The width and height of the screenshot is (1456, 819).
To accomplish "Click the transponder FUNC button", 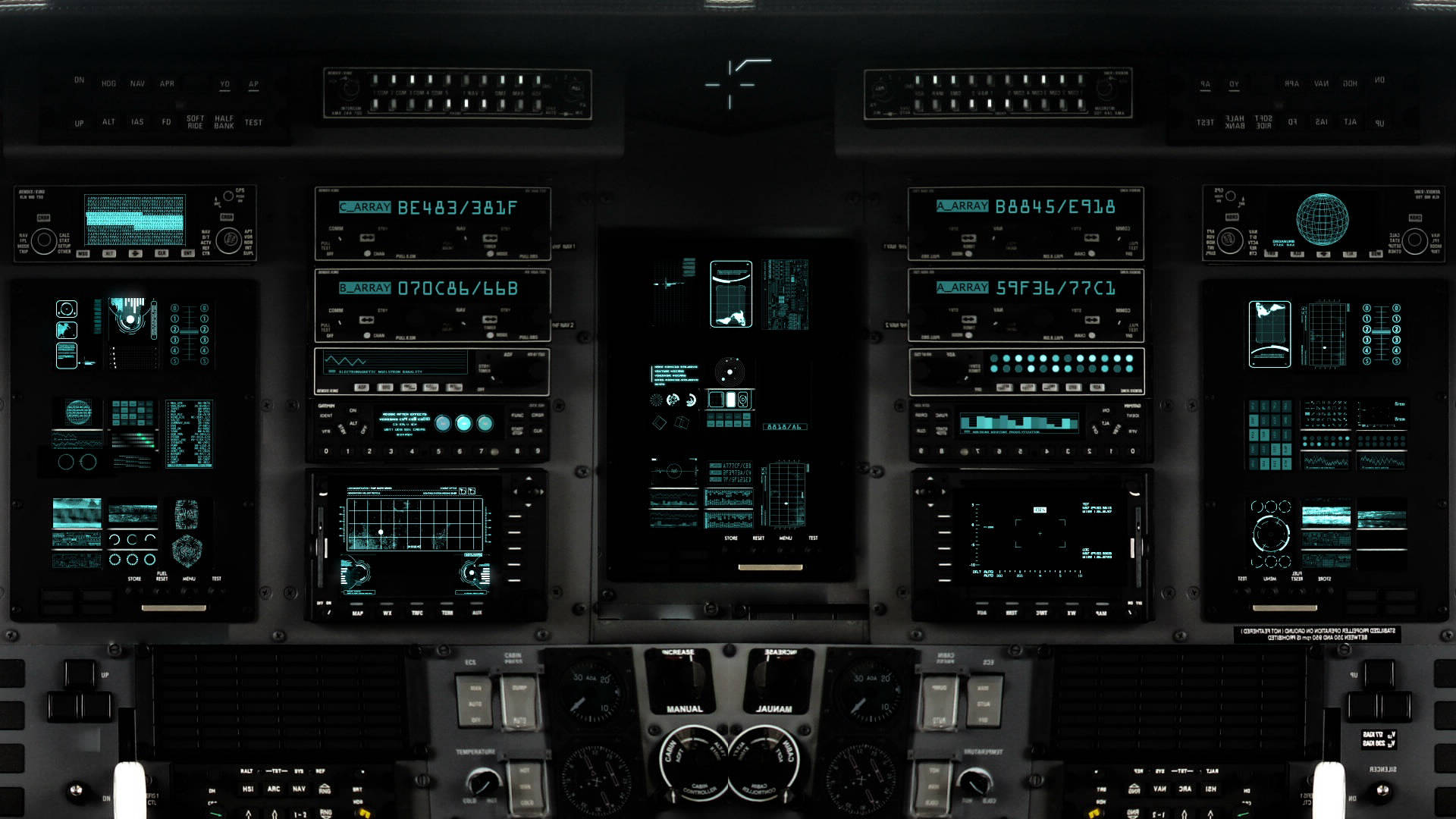I will tap(517, 416).
